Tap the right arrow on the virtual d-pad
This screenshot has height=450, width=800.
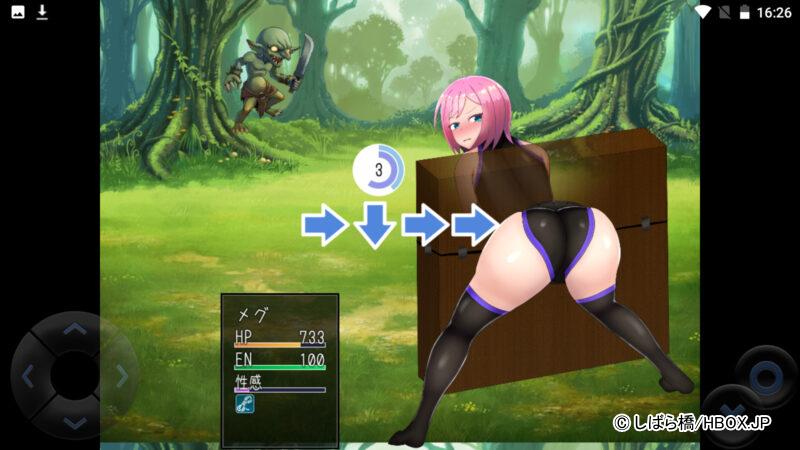tap(121, 376)
